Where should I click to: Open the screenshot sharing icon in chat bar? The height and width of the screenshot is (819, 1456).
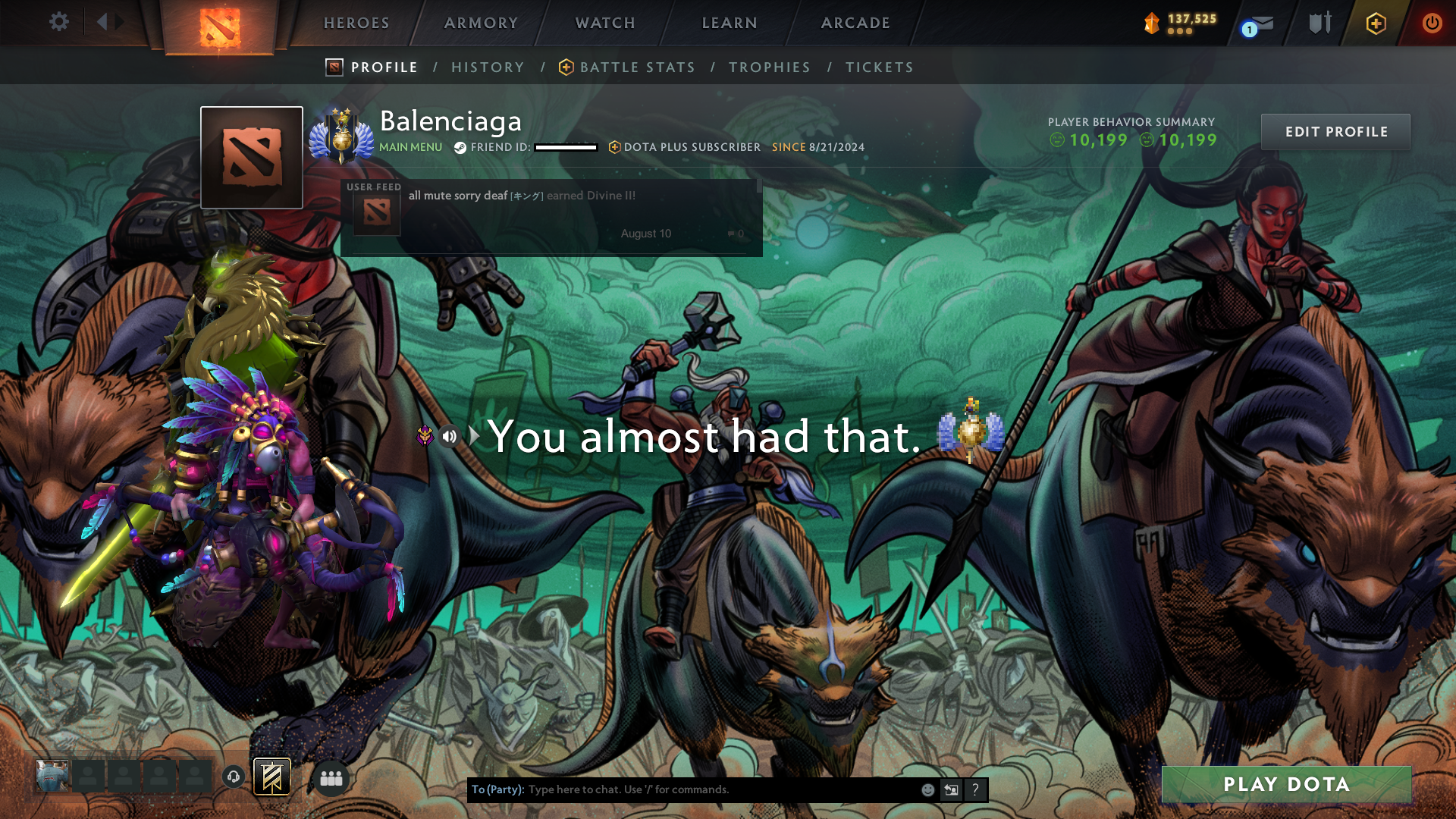point(951,789)
